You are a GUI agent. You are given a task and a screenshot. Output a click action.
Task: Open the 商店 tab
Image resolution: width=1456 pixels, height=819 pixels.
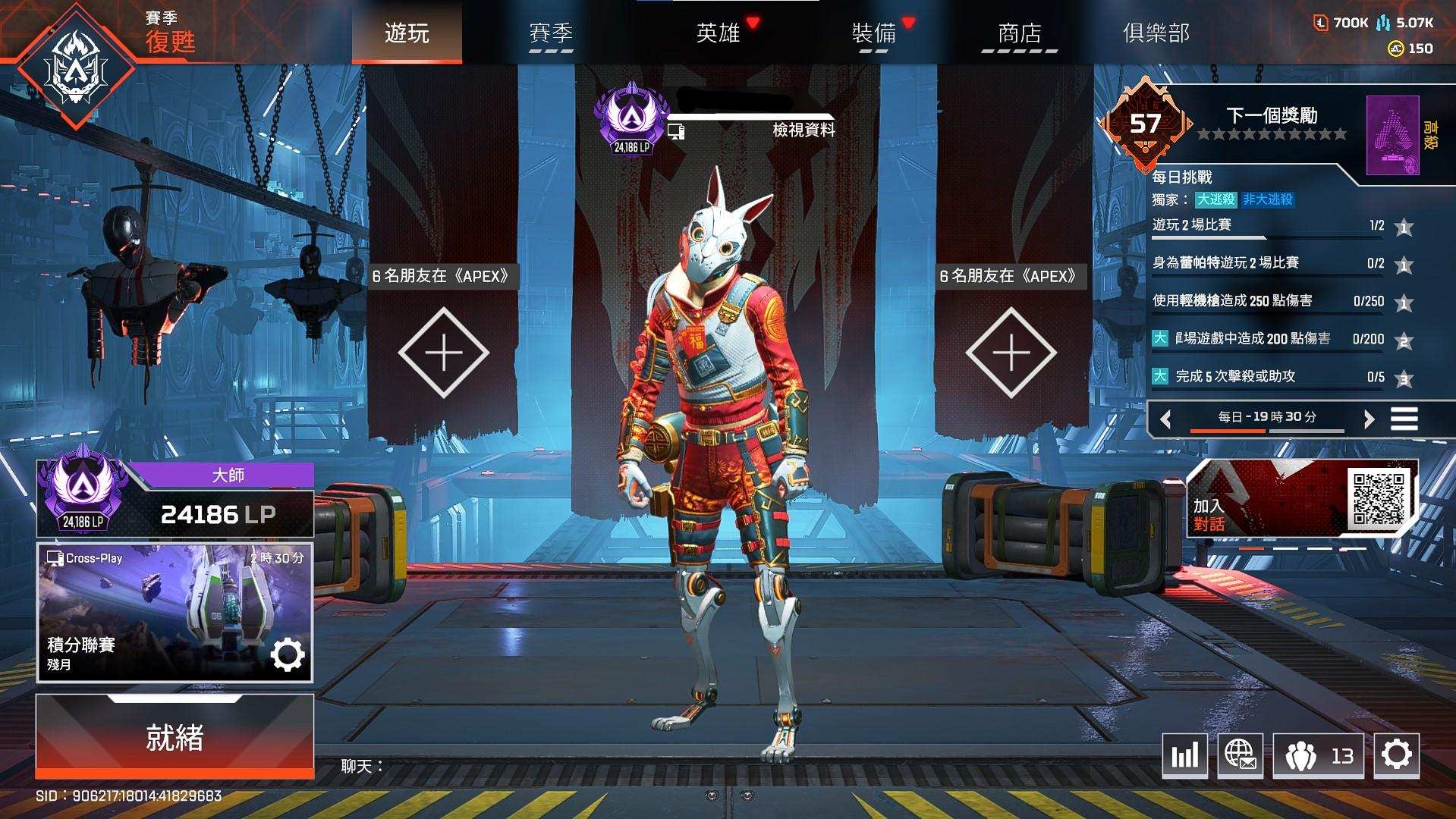click(1019, 33)
